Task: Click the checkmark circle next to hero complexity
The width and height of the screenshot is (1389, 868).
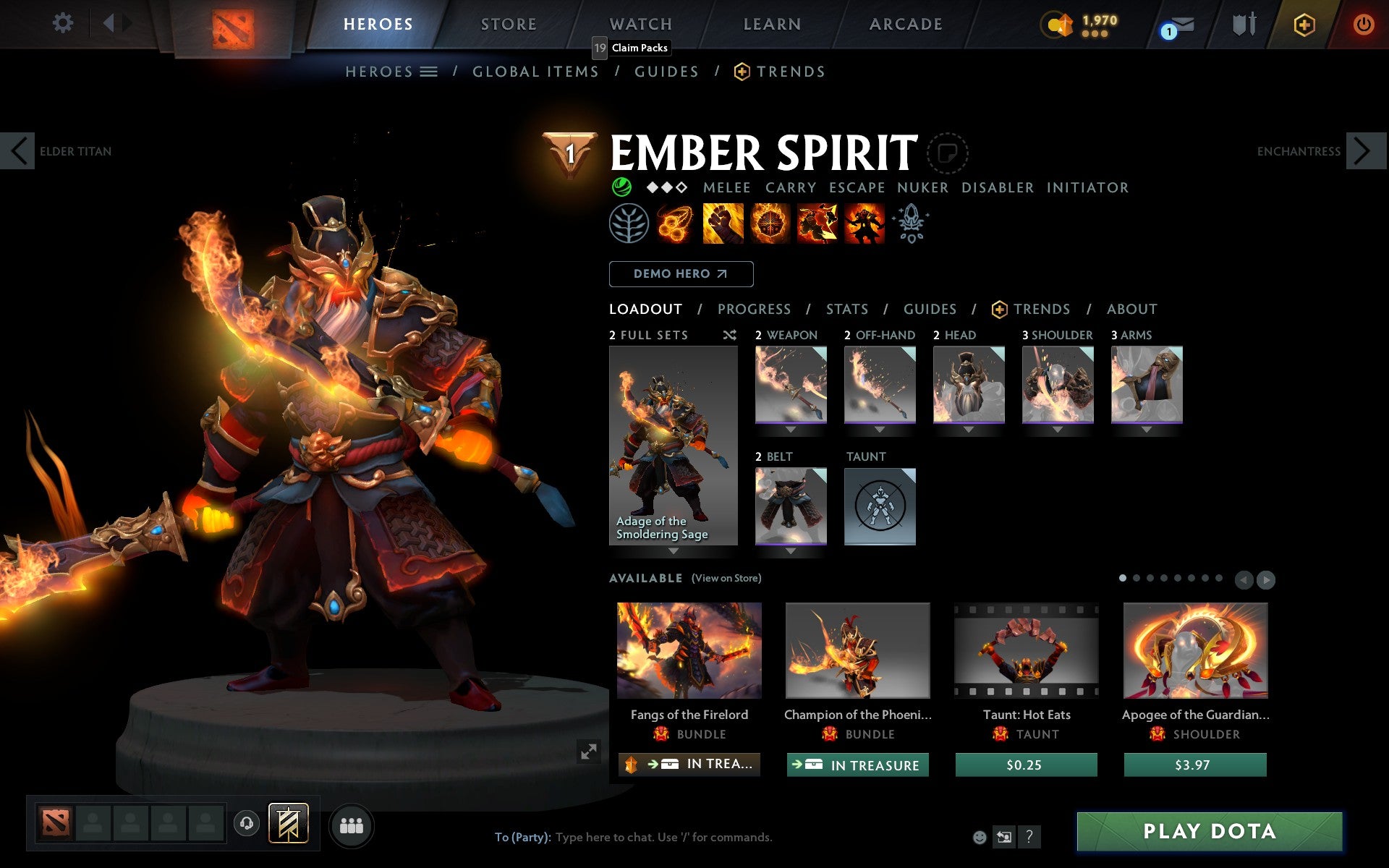Action: [x=621, y=187]
